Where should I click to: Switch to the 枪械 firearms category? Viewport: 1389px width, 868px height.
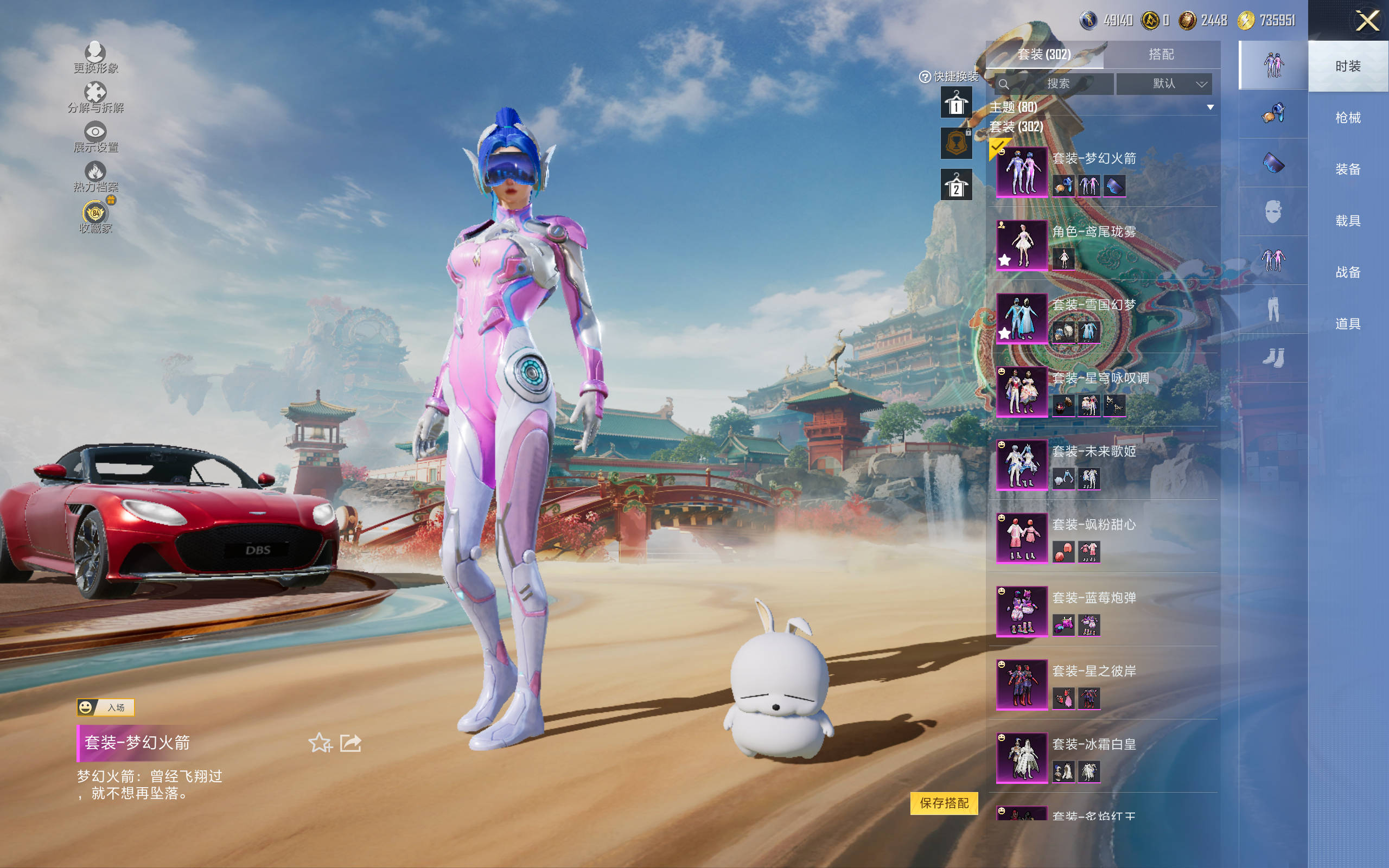pyautogui.click(x=1347, y=118)
